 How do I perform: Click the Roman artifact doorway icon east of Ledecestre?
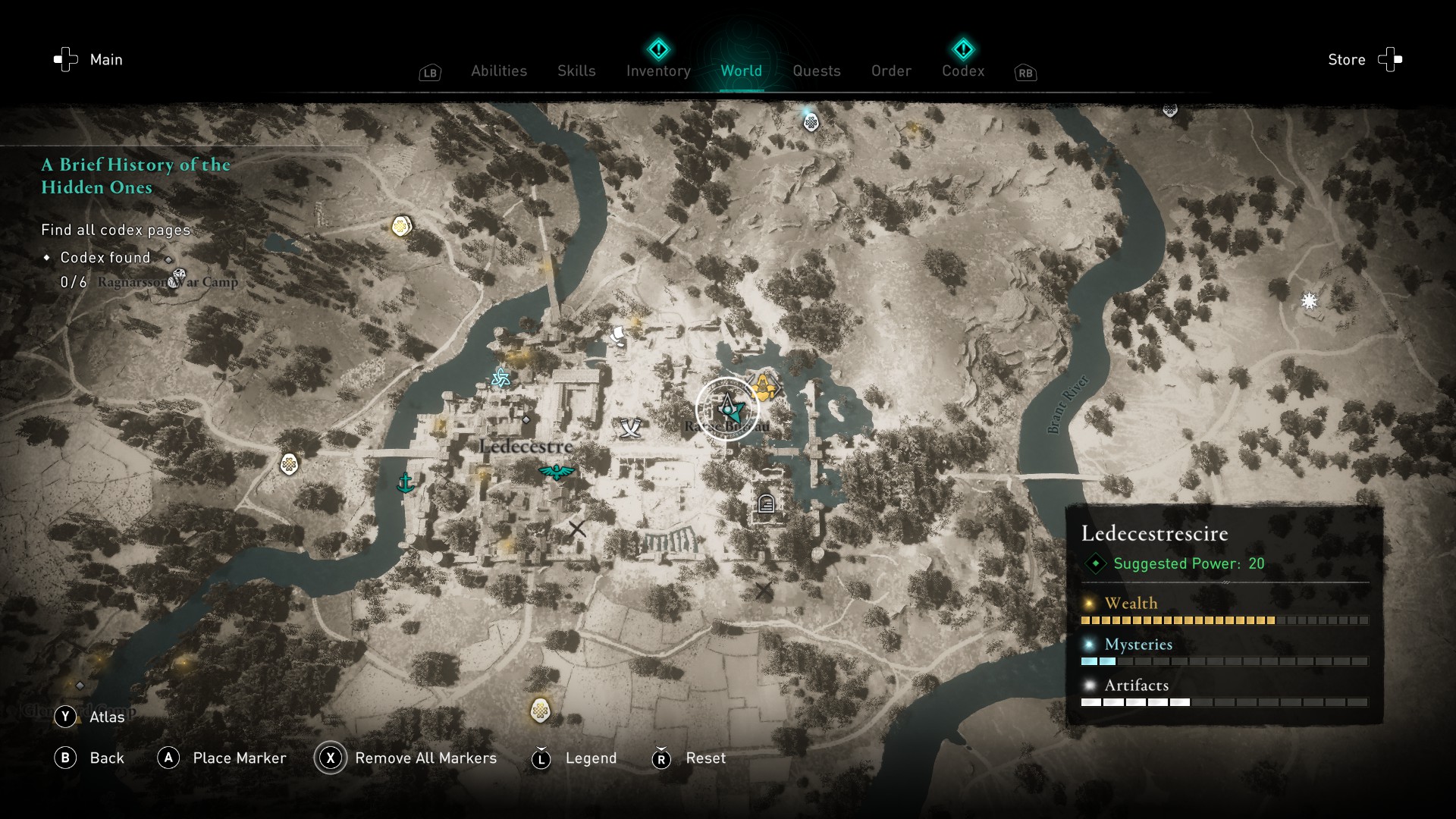point(766,503)
